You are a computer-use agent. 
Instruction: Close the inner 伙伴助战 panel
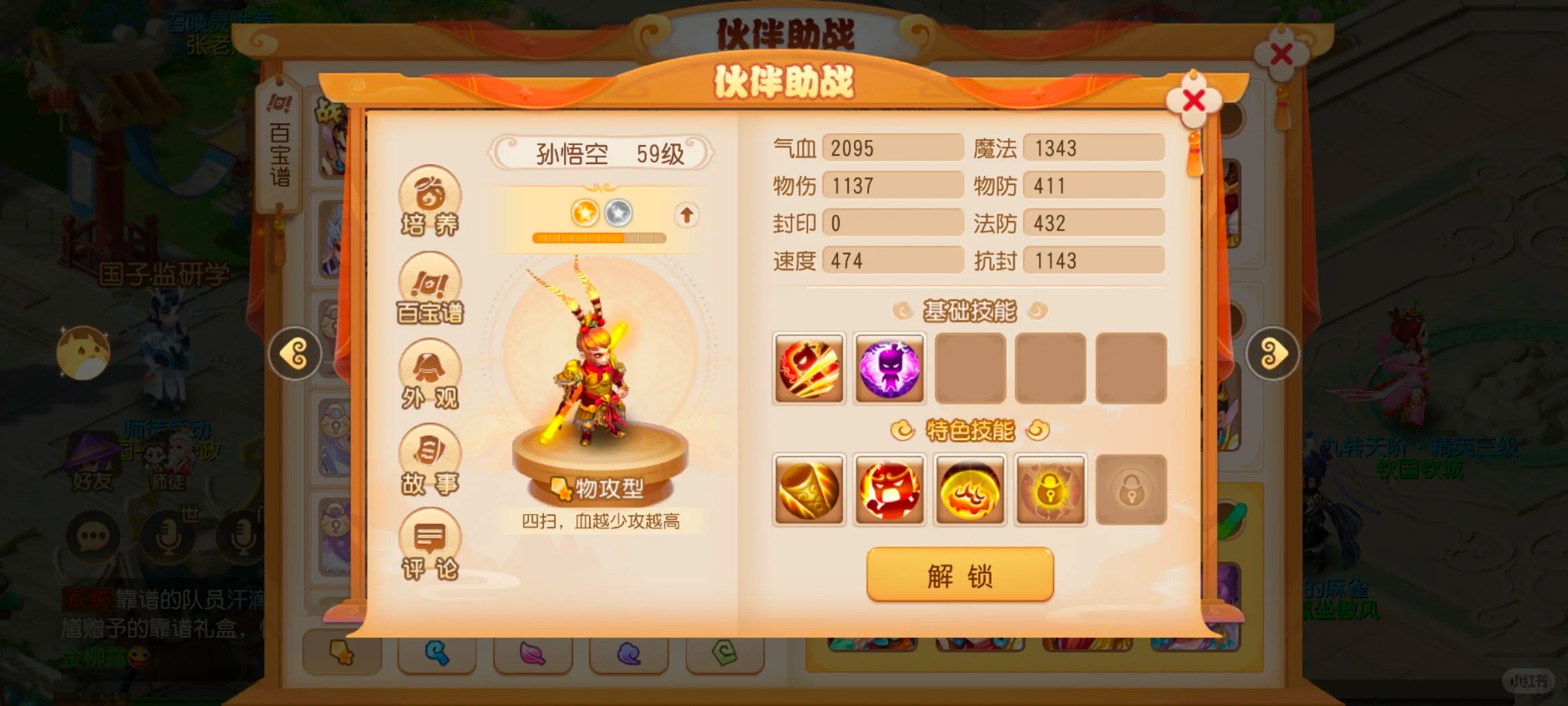click(1194, 101)
